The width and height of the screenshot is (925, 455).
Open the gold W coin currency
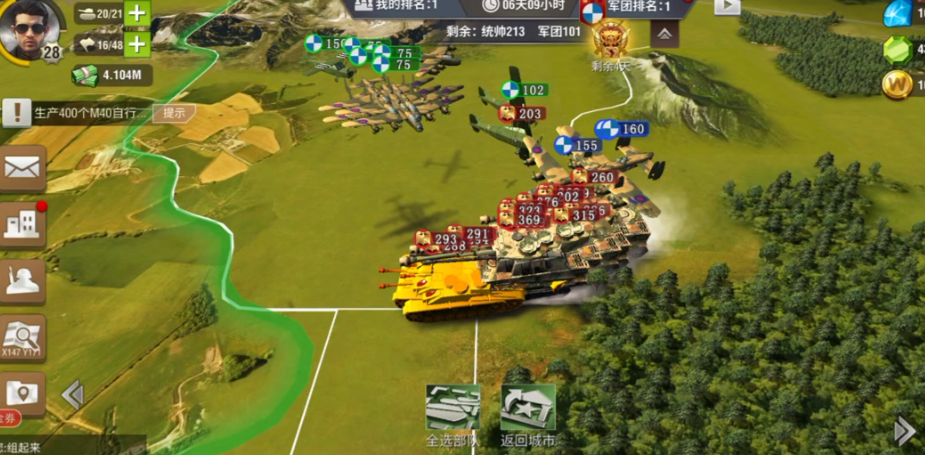click(898, 86)
